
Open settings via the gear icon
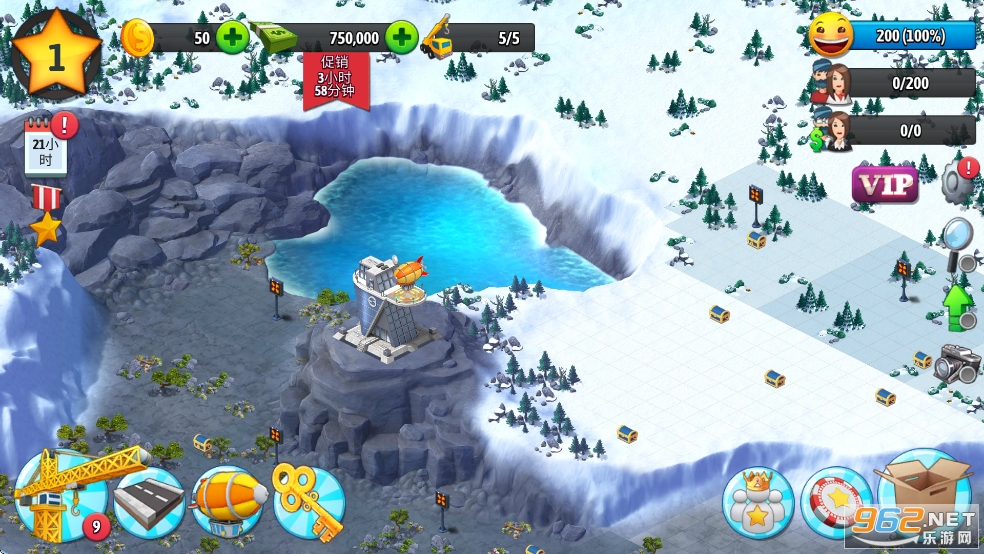click(x=958, y=181)
